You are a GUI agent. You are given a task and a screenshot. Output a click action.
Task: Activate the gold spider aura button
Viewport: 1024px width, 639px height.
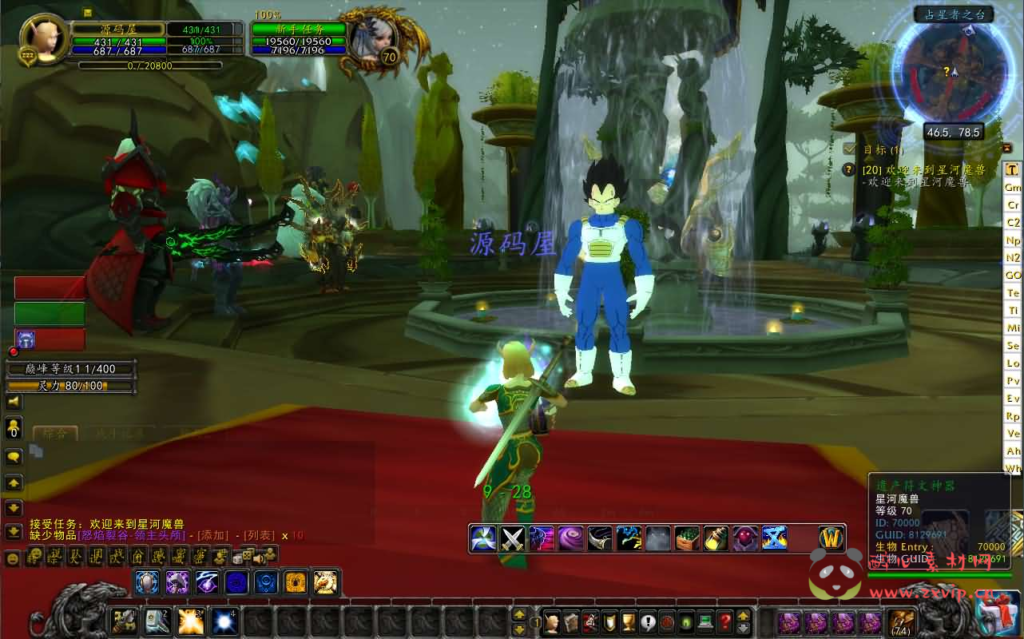click(x=296, y=582)
